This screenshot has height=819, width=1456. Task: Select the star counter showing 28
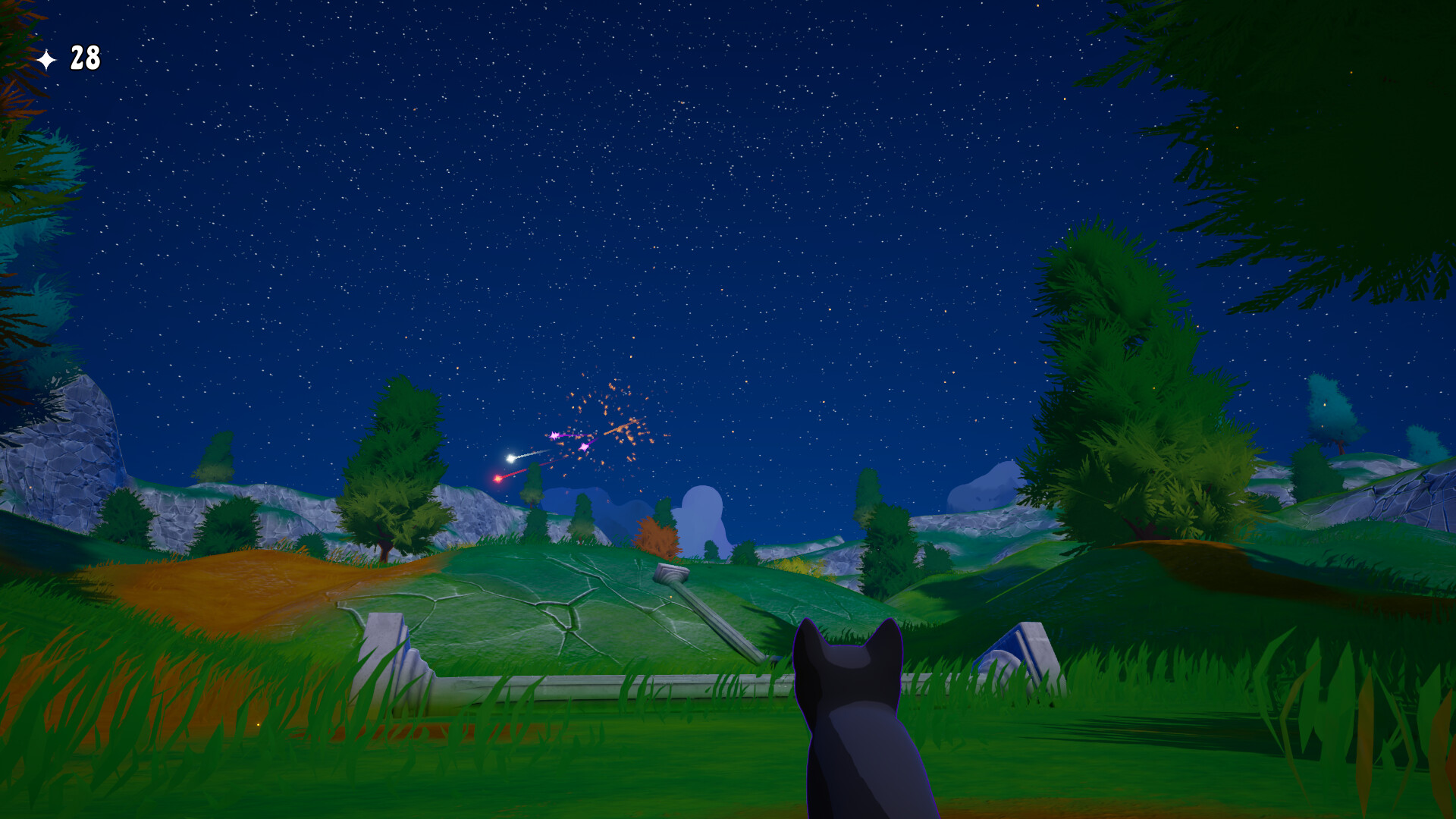(83, 57)
